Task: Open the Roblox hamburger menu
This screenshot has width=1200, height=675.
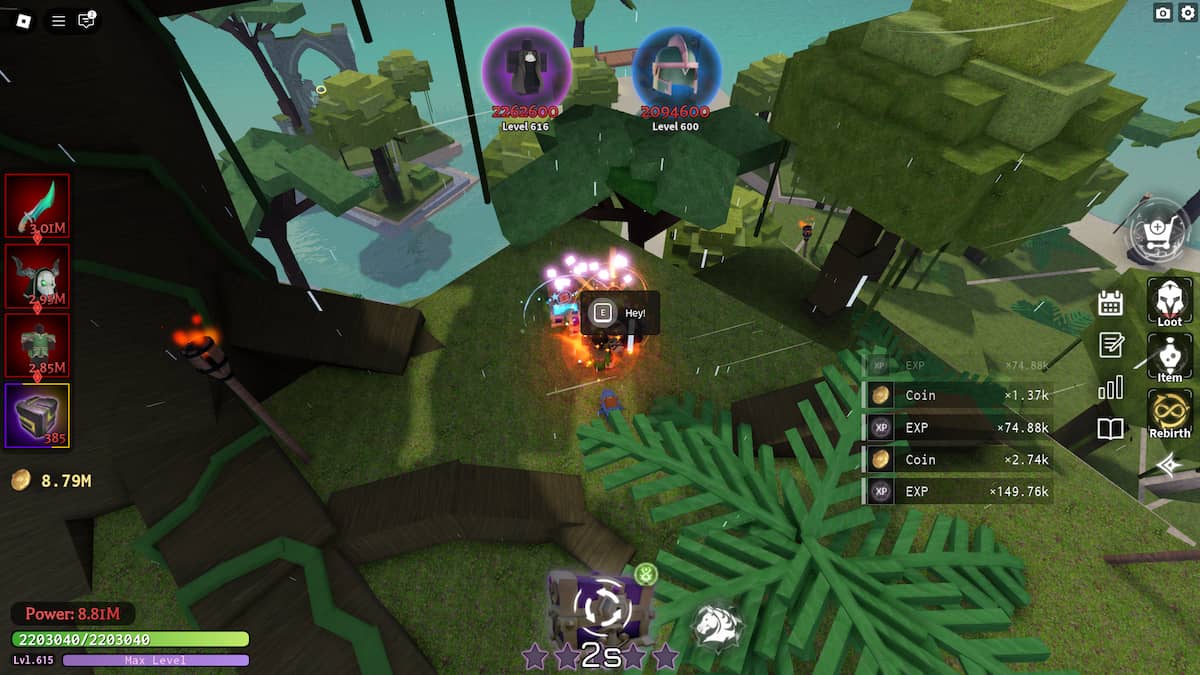Action: pyautogui.click(x=58, y=20)
